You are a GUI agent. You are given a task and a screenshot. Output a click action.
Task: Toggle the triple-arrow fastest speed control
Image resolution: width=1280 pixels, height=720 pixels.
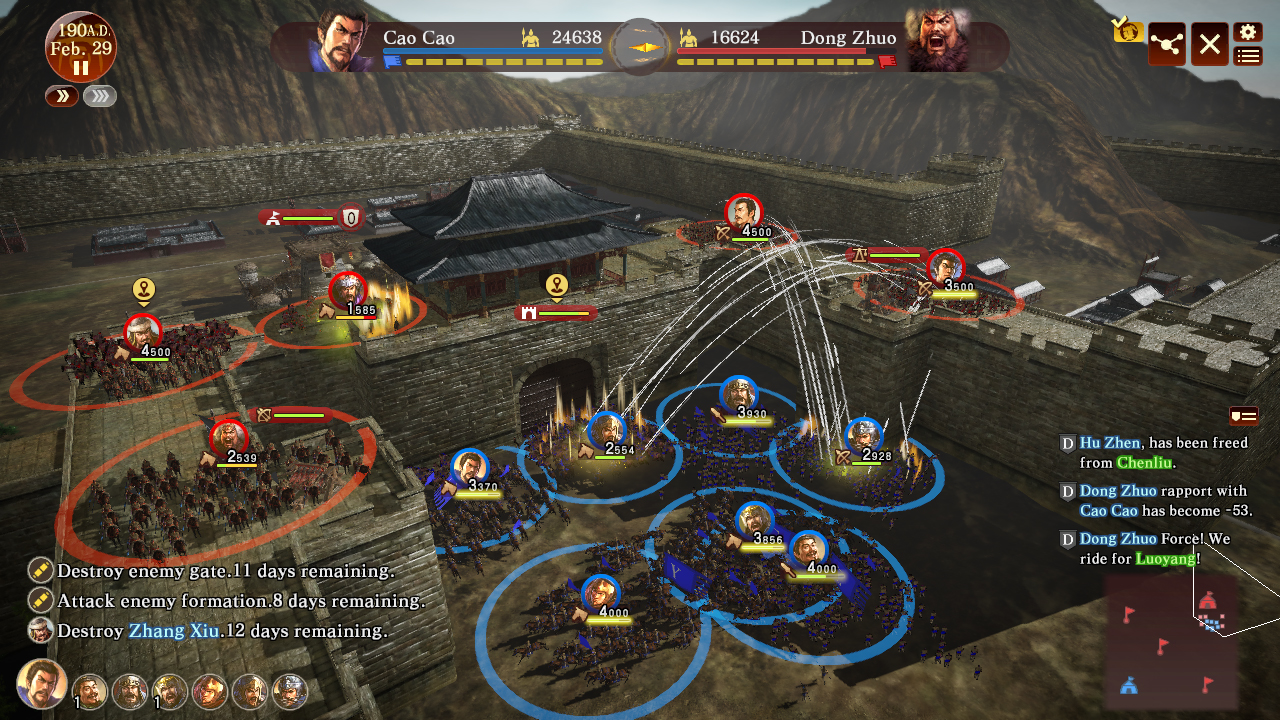click(x=99, y=96)
